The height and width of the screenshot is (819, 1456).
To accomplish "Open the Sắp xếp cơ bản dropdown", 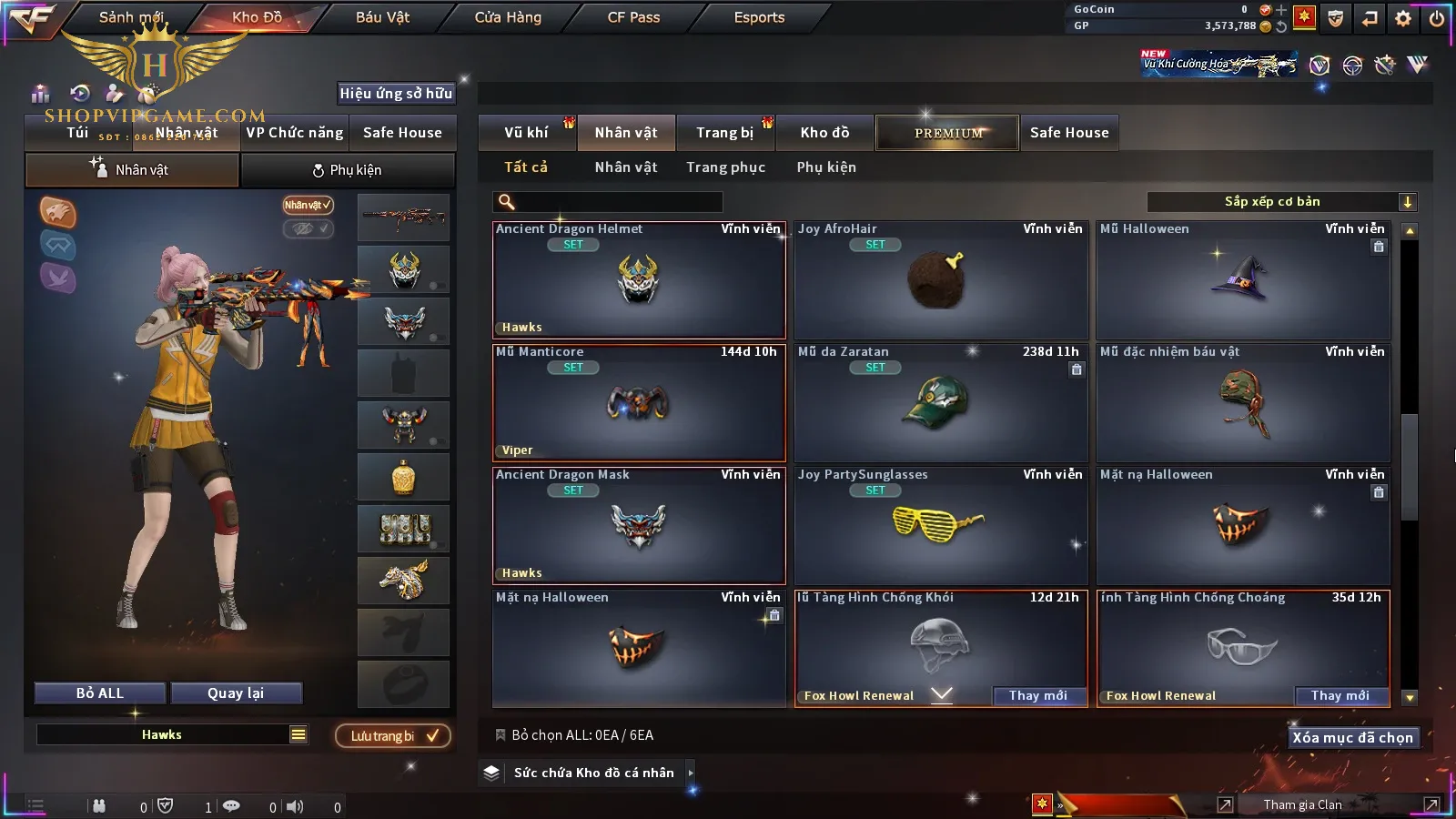I will (1281, 202).
